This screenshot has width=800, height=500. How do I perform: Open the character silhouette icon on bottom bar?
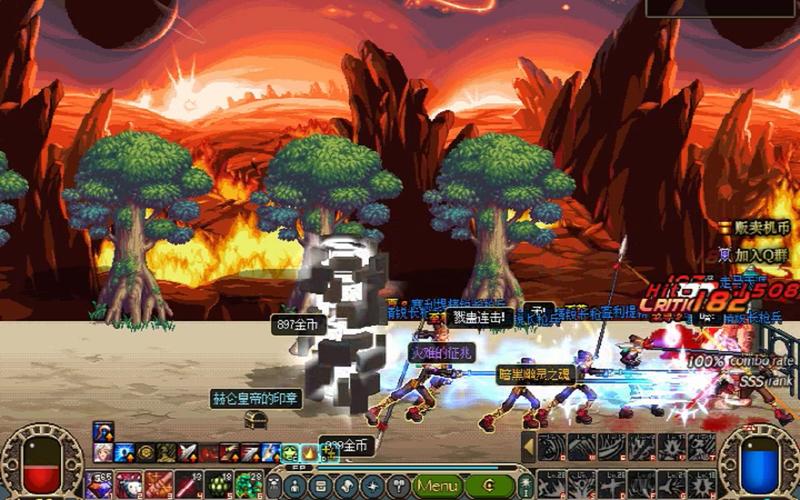click(x=297, y=485)
